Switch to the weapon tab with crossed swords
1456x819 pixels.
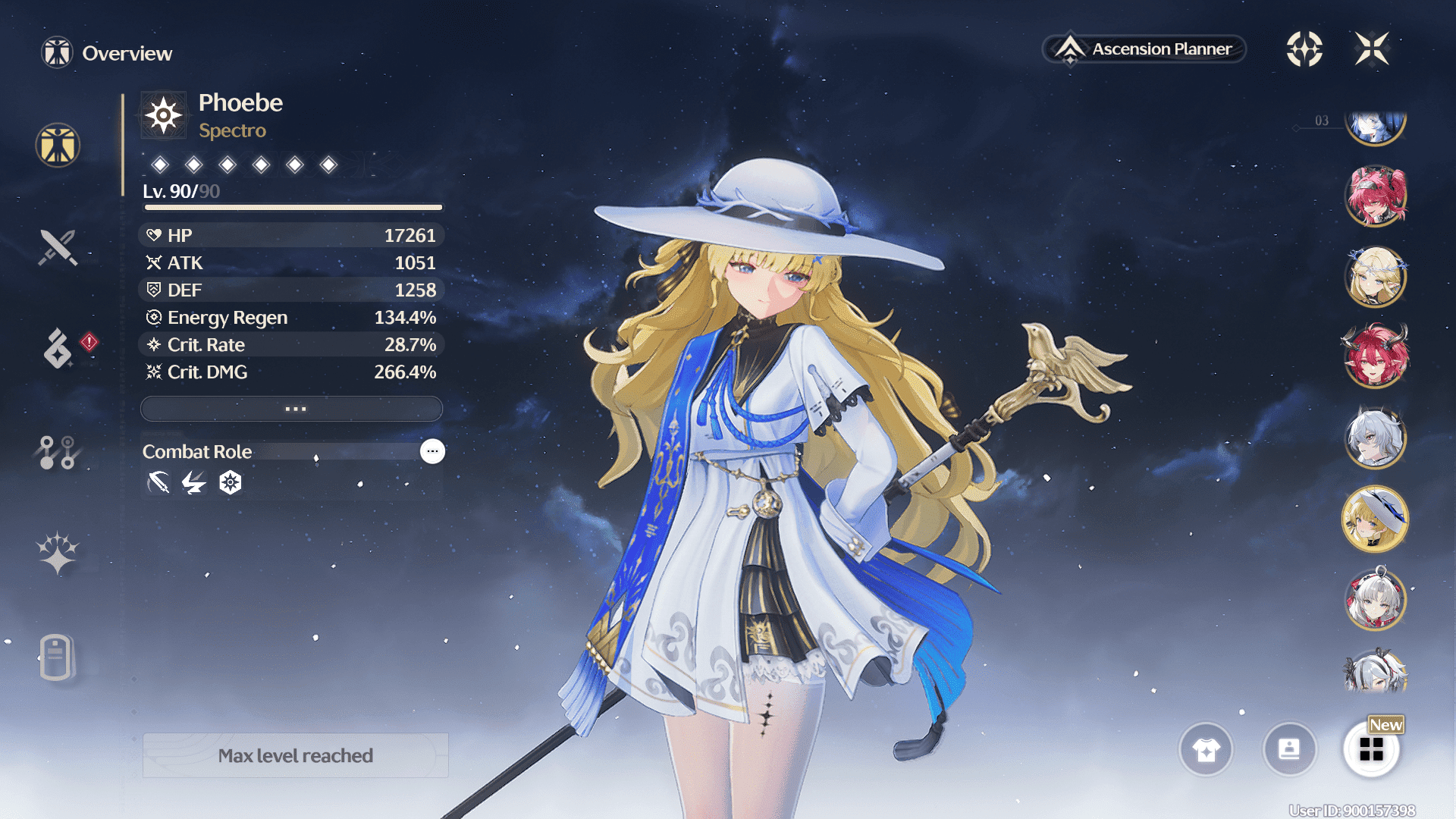(x=58, y=247)
